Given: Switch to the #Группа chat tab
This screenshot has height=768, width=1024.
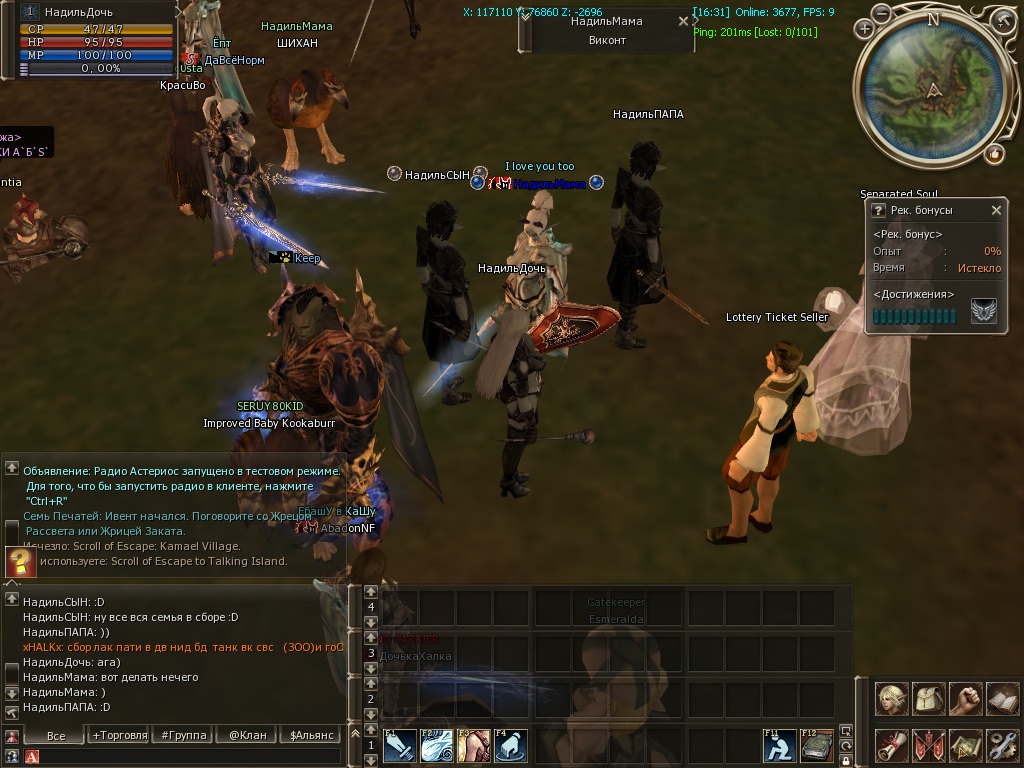Looking at the screenshot, I should (184, 735).
